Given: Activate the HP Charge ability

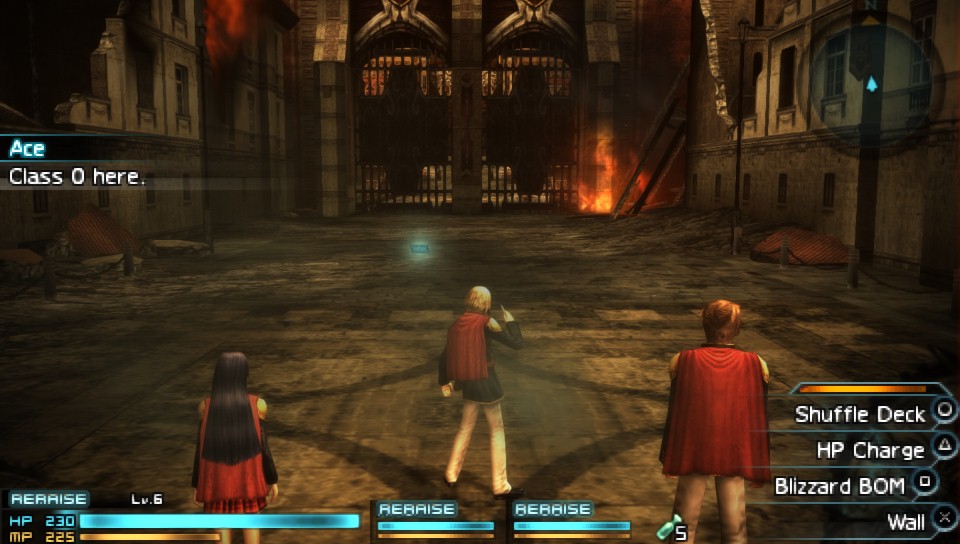Looking at the screenshot, I should click(x=870, y=450).
